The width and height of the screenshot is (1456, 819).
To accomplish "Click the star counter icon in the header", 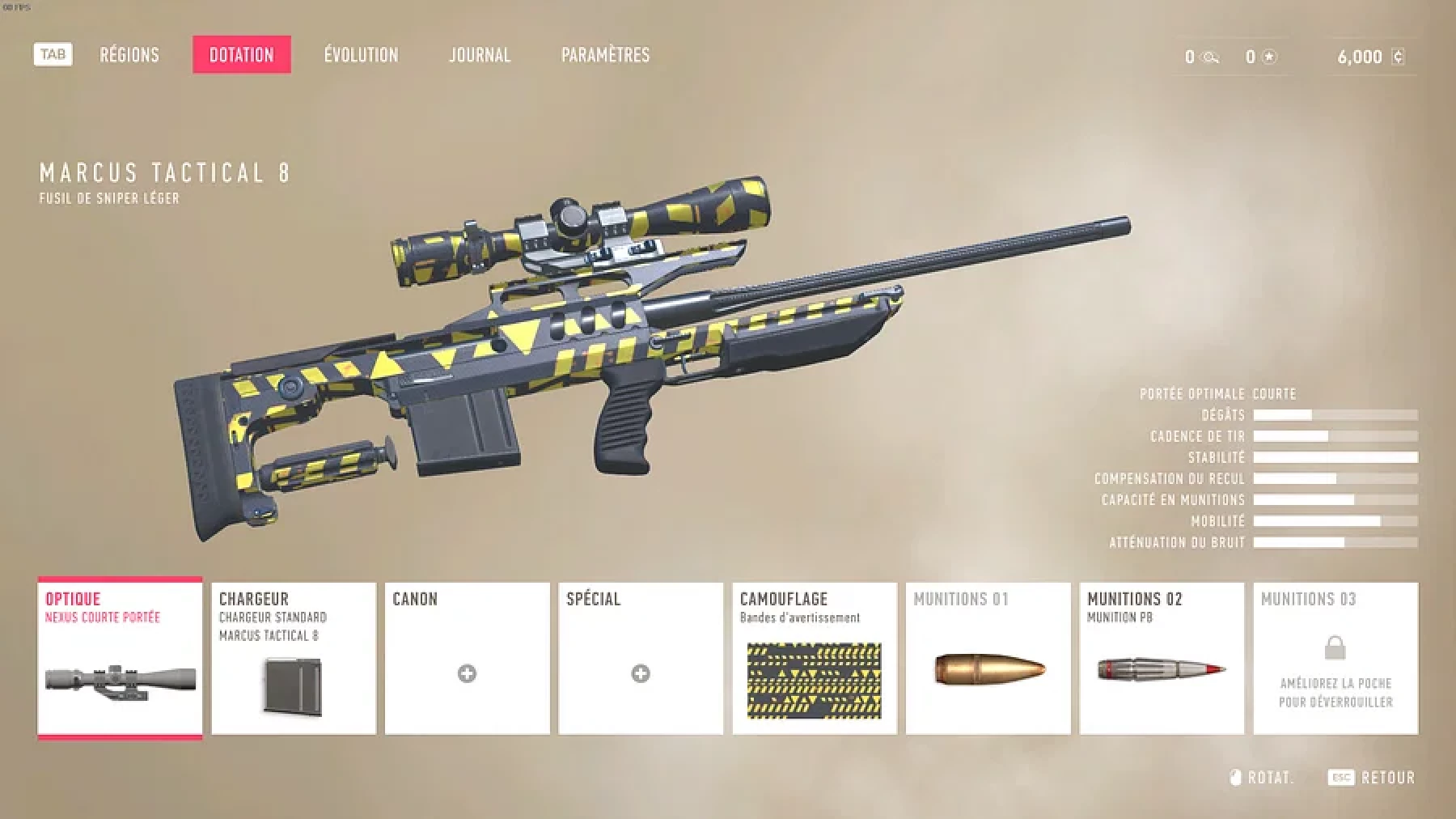I will (x=1268, y=57).
